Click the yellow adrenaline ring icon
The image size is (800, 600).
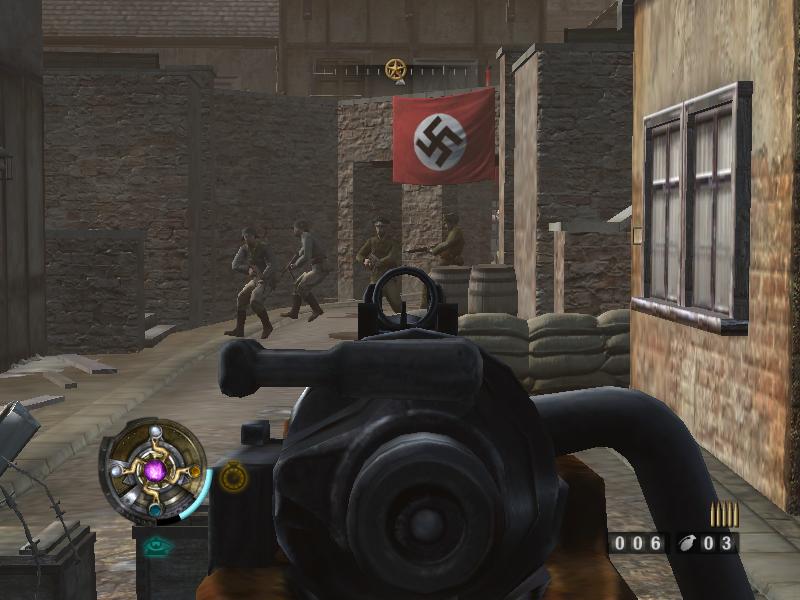[x=234, y=478]
